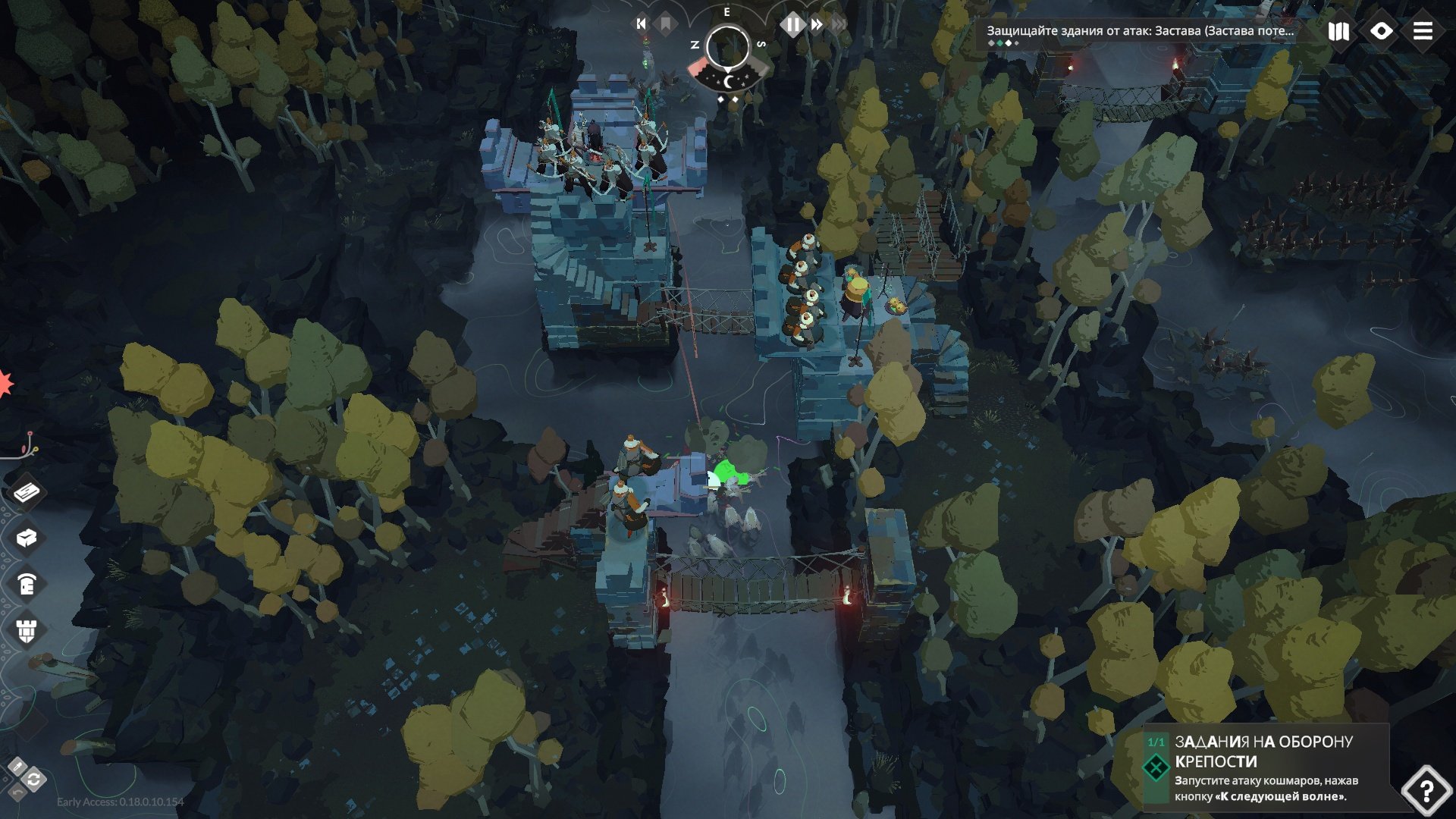
Task: Toggle the eye view-mode button
Action: click(1381, 31)
